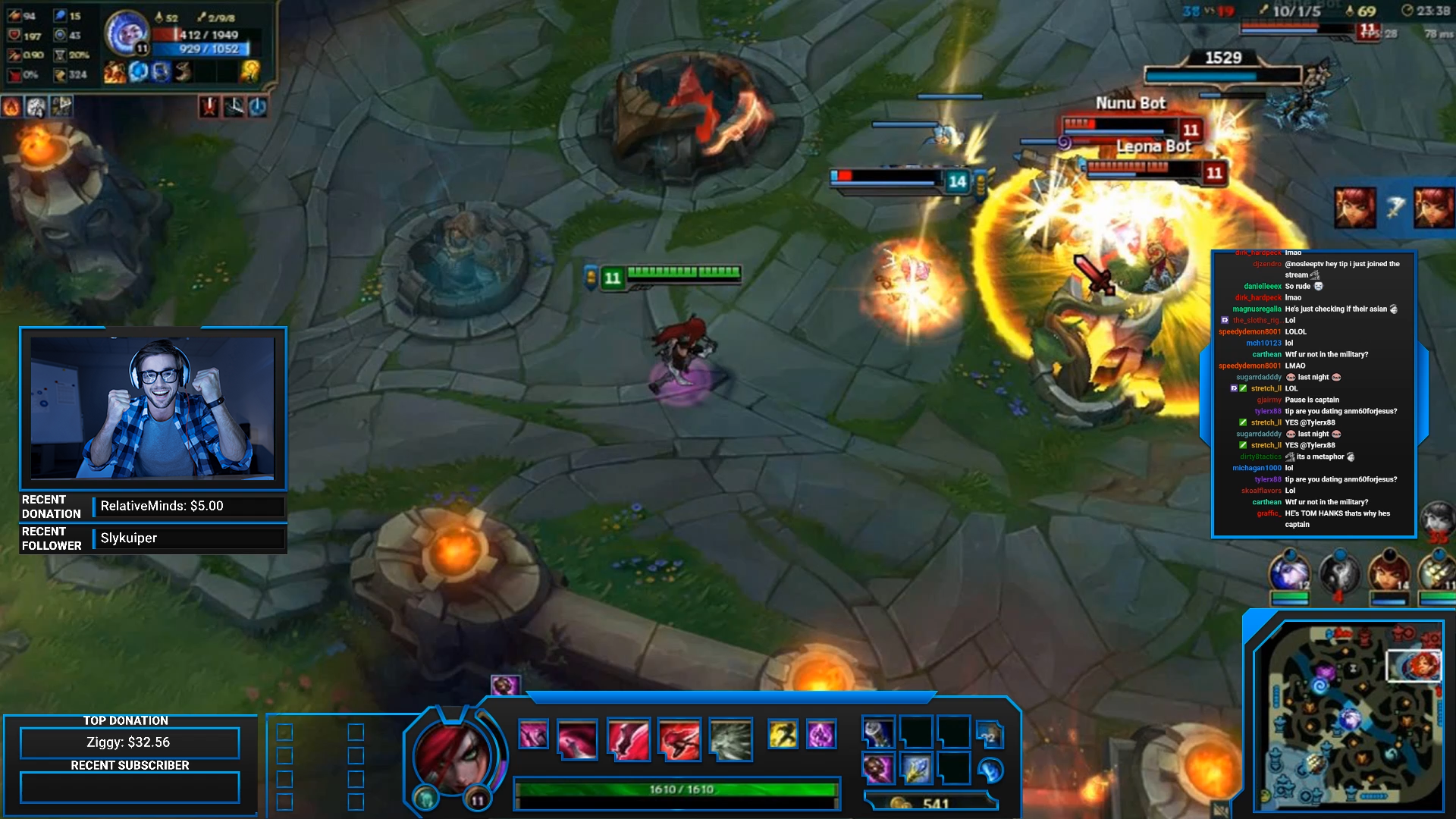The image size is (1456, 819).
Task: Use the blue recall button
Action: coord(990,770)
